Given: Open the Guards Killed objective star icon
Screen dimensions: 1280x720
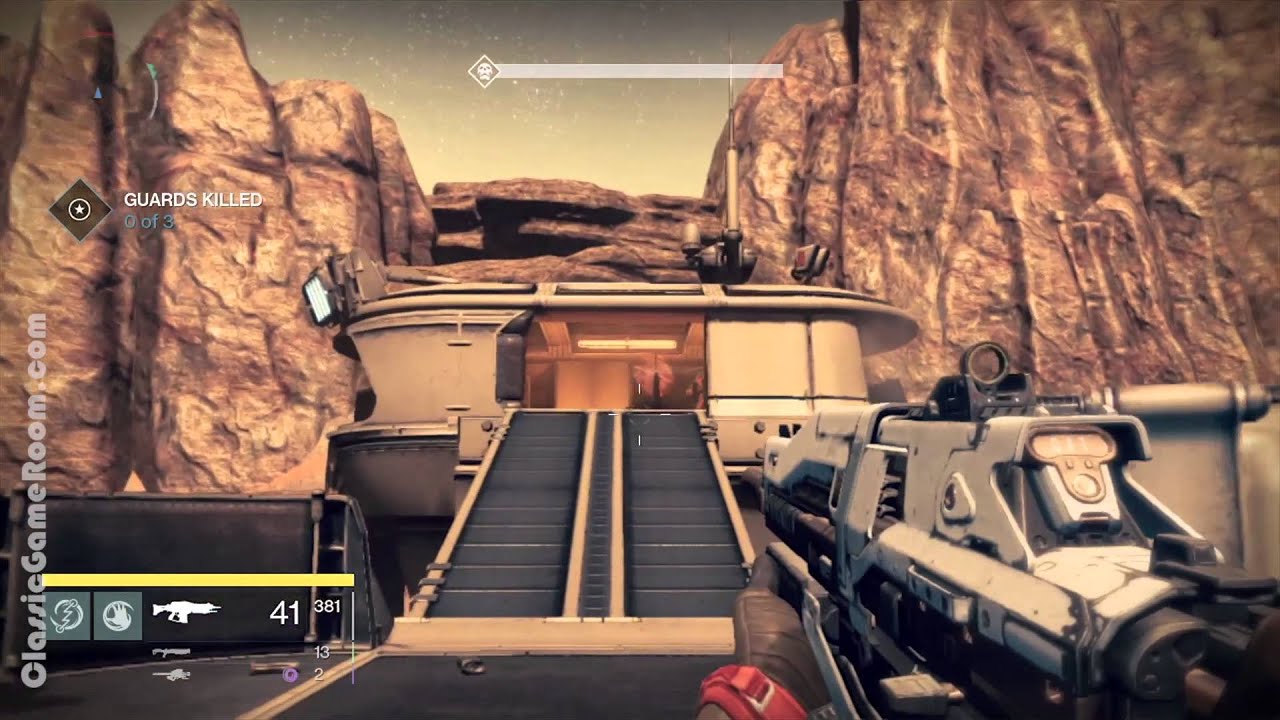Looking at the screenshot, I should 79,209.
